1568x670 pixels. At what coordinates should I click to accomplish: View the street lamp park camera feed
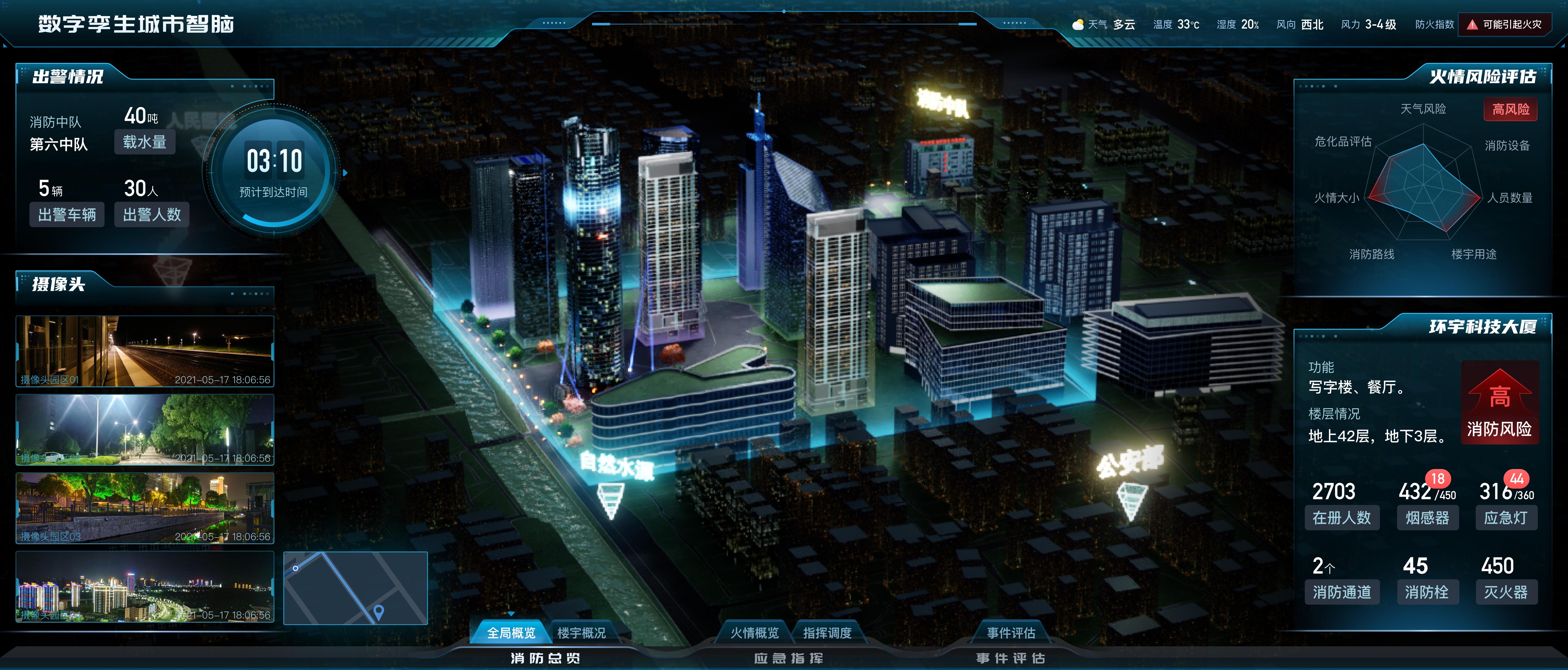point(145,430)
